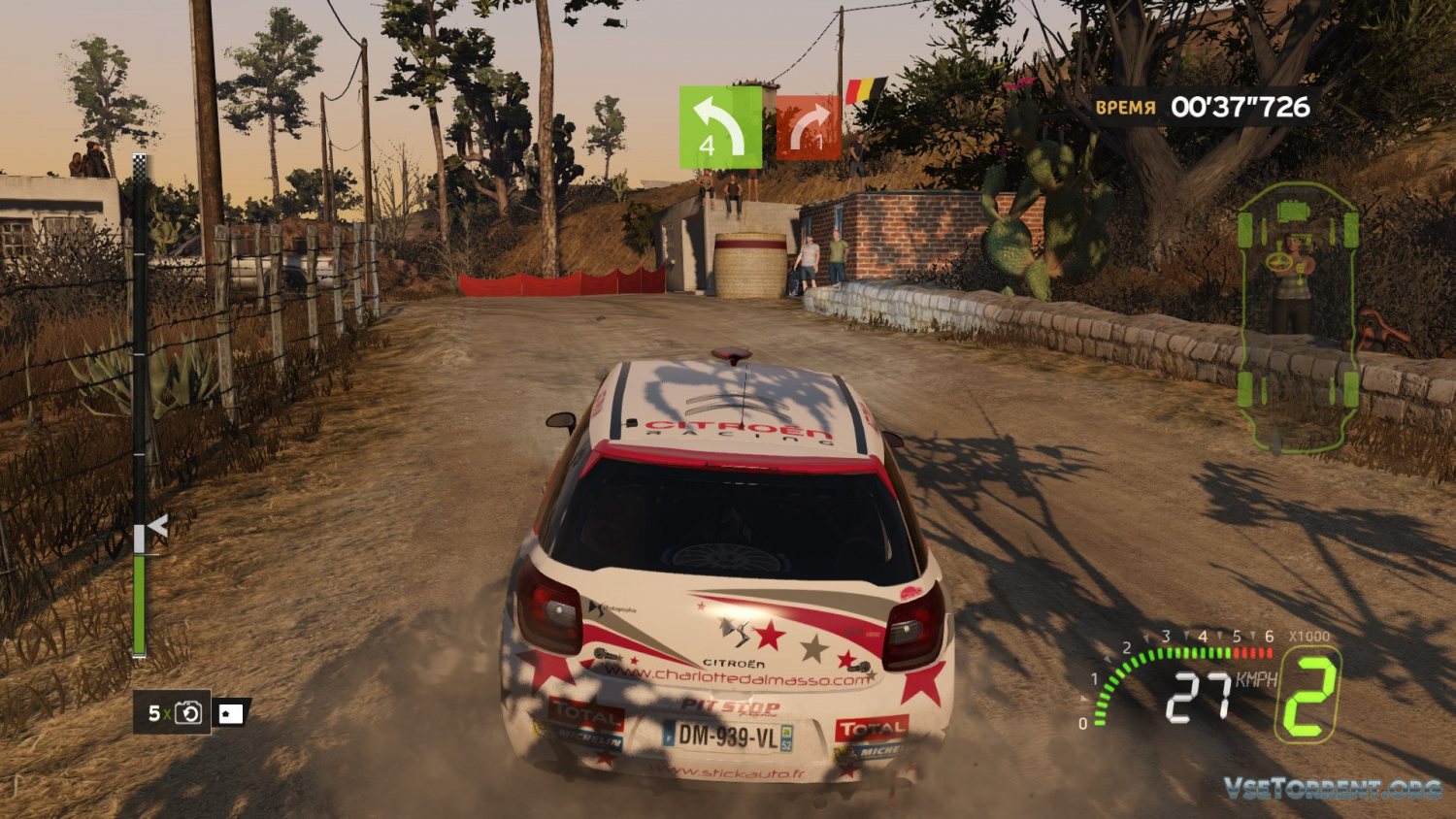Image resolution: width=1456 pixels, height=819 pixels.
Task: Click the VseTorrent.org watermark
Action: pyautogui.click(x=1331, y=788)
